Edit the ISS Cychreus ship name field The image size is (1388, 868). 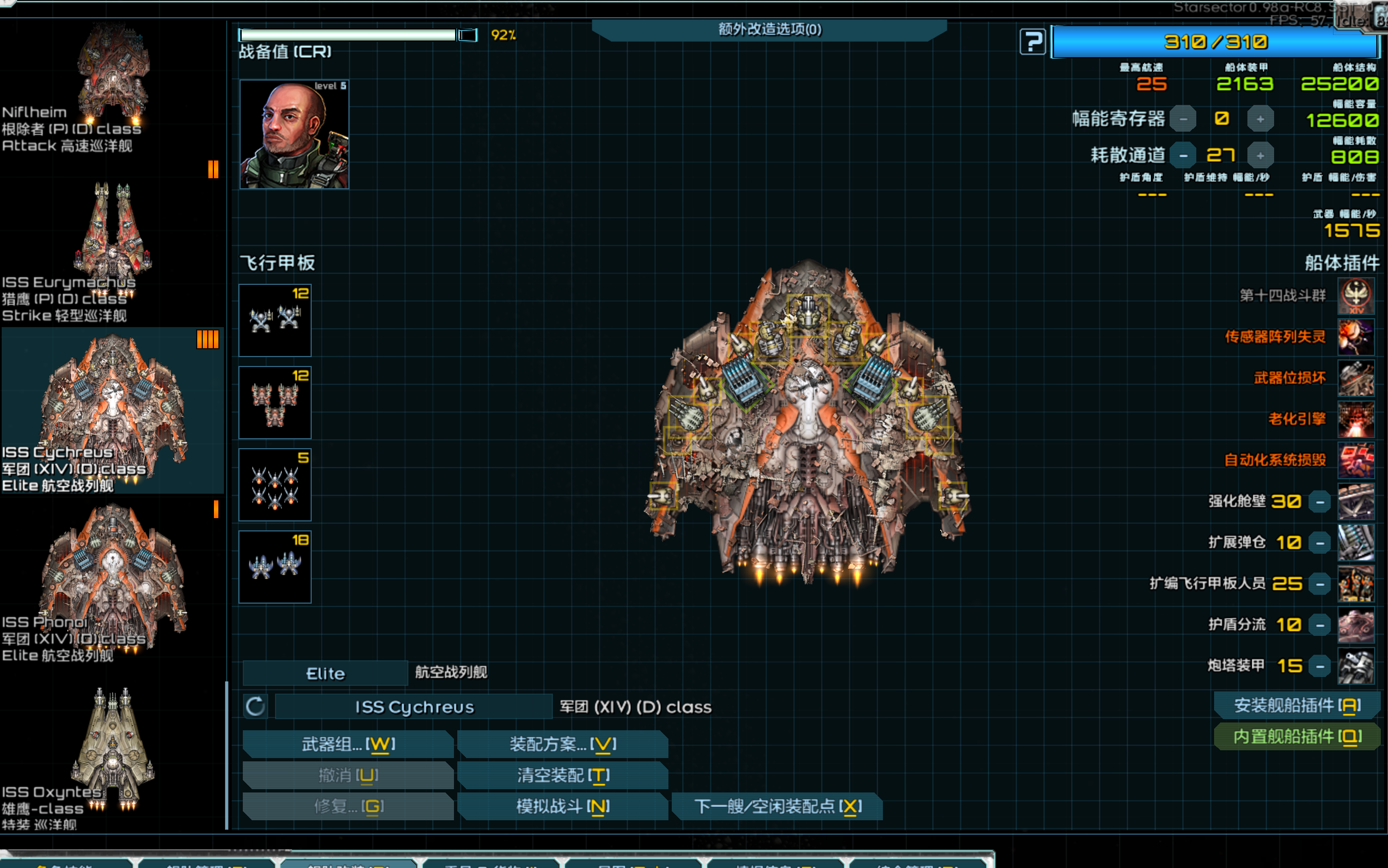point(414,707)
